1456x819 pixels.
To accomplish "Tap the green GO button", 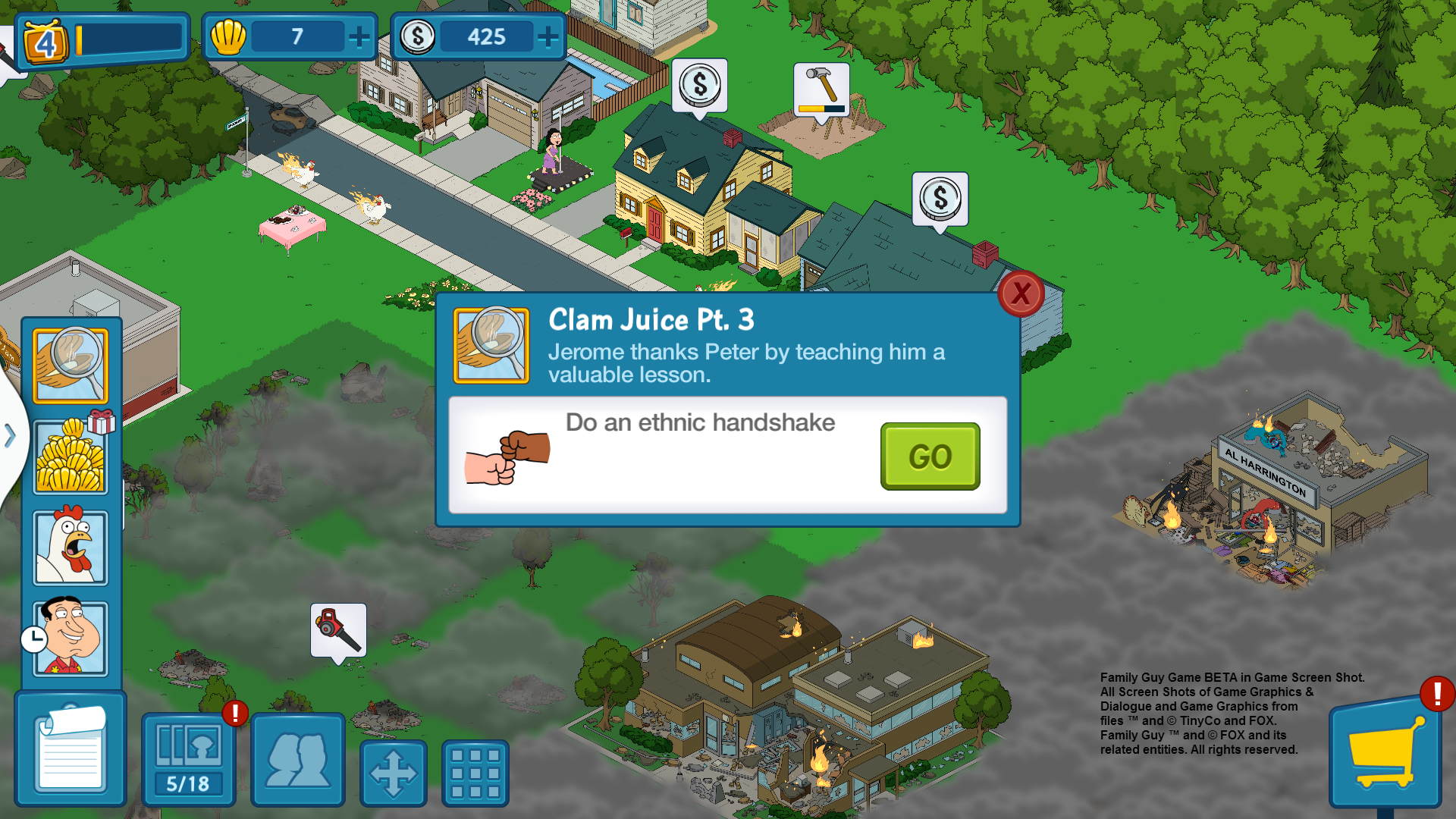I will coord(930,457).
